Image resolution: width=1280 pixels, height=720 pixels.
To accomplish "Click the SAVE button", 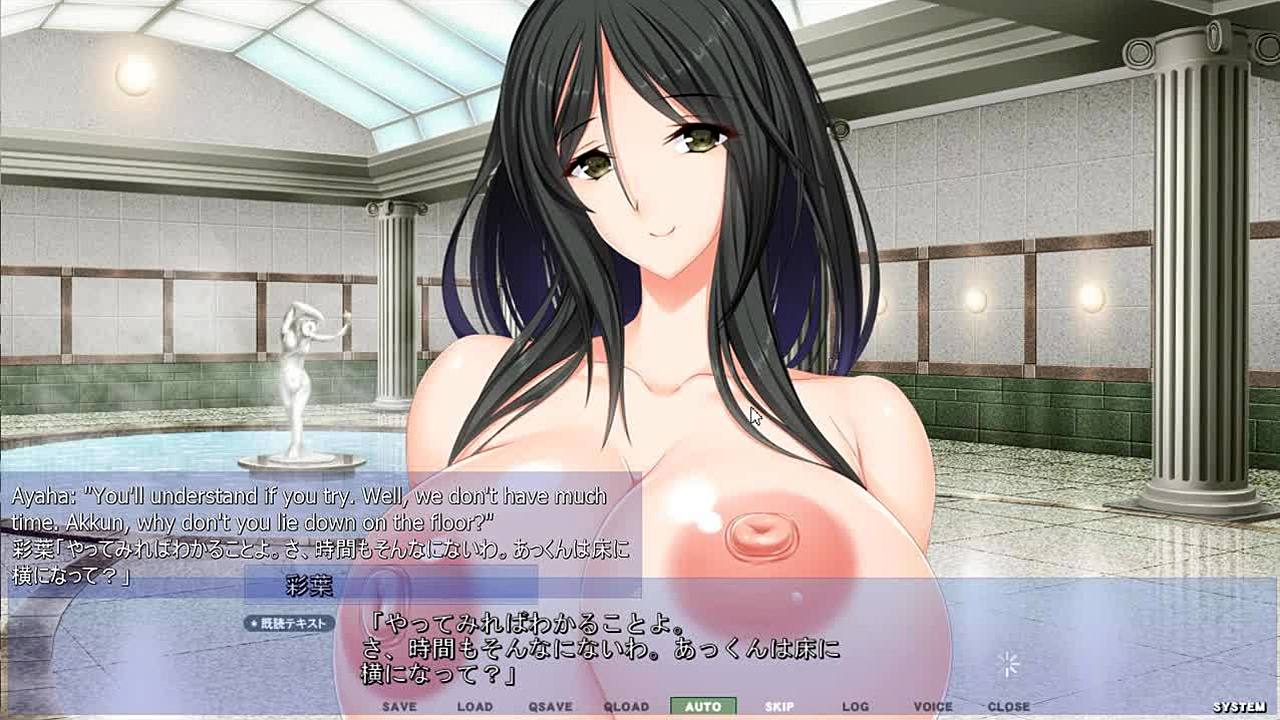I will 399,706.
